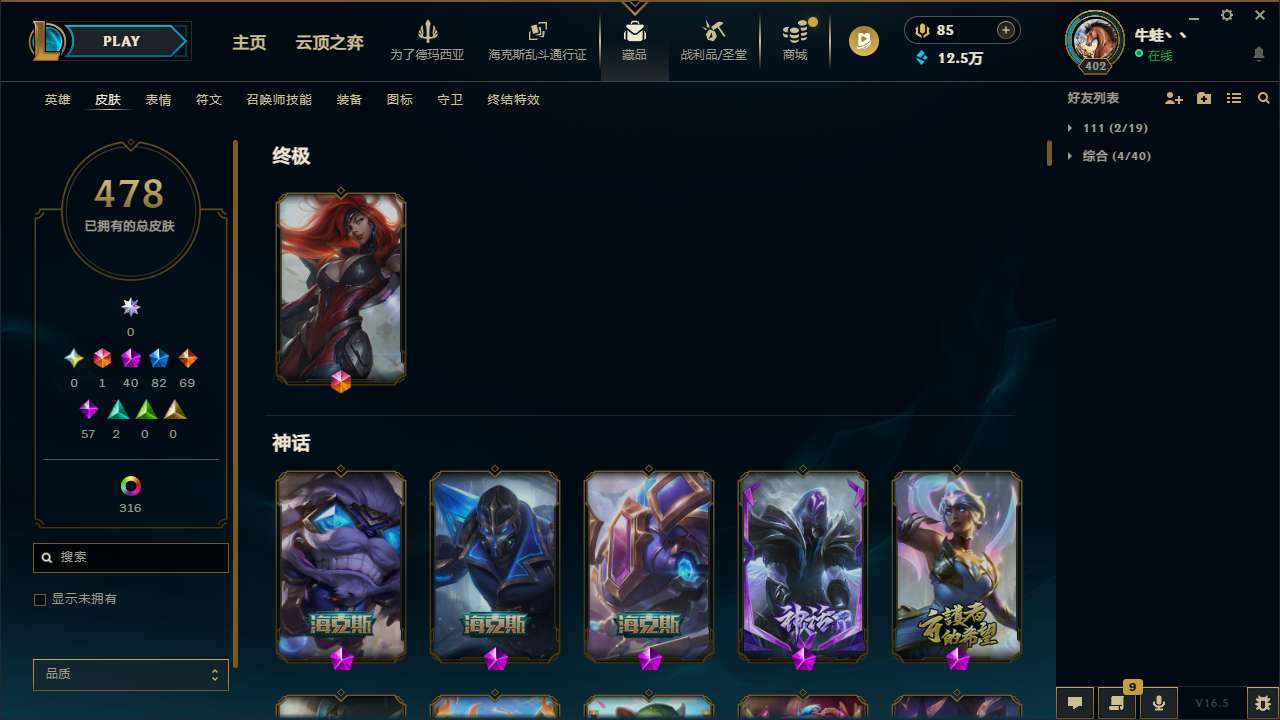Enable the 显示未拥有 checkbox

(x=40, y=599)
